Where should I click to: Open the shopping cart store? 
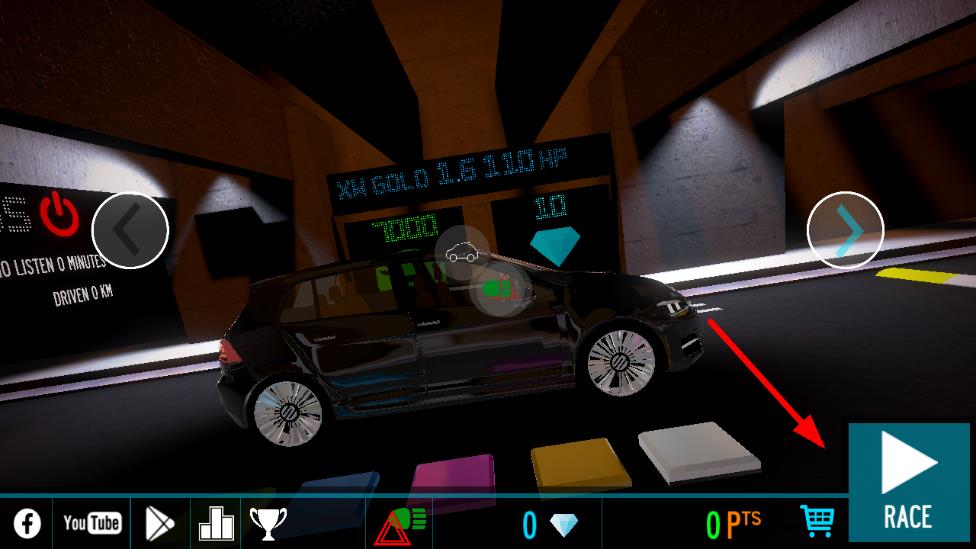click(817, 521)
